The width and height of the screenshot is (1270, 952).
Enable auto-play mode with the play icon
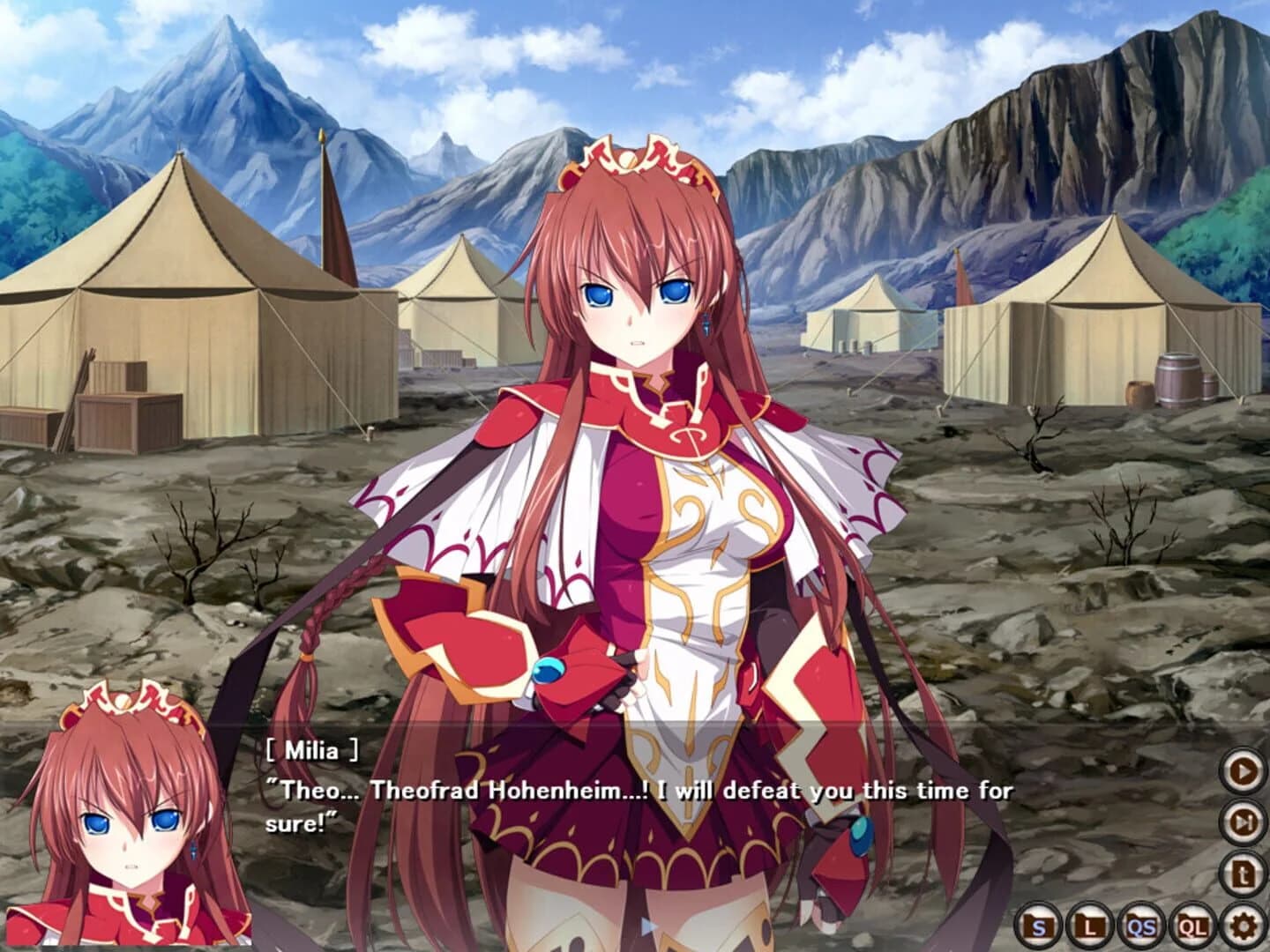tap(1244, 771)
